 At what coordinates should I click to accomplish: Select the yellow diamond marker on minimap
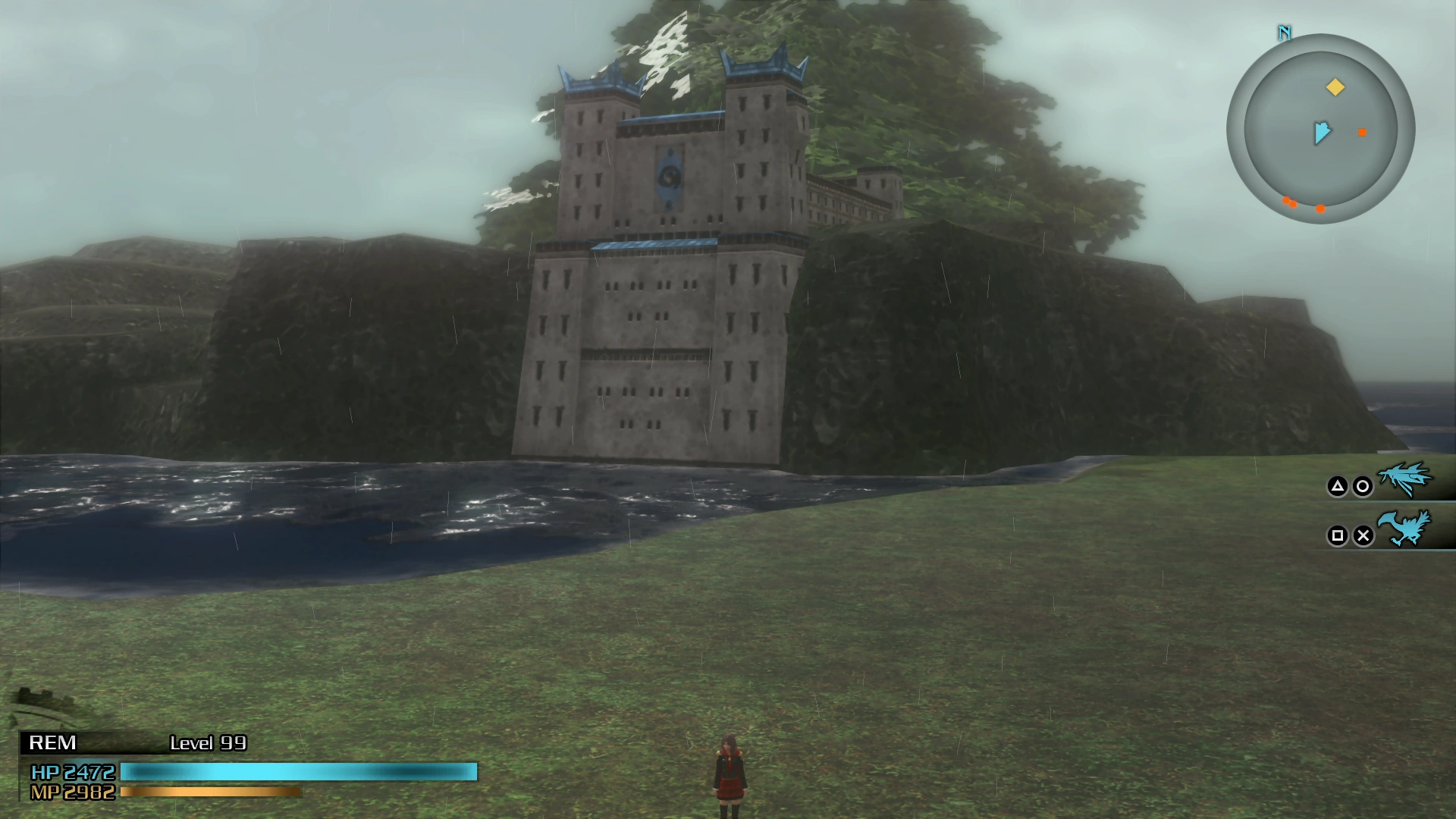pos(1335,87)
